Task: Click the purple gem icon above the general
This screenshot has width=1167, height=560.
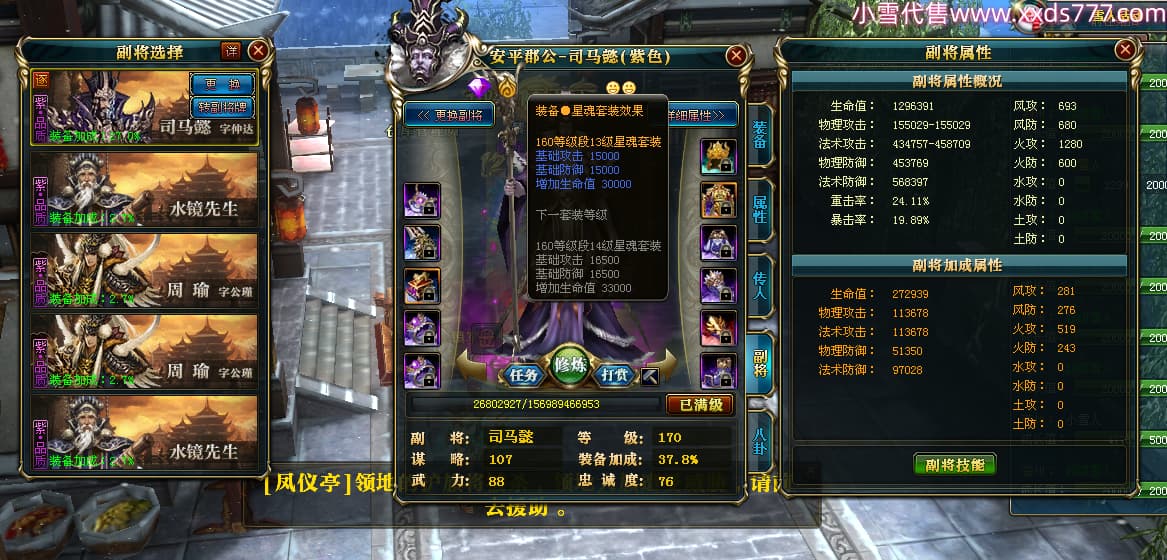Action: [477, 85]
